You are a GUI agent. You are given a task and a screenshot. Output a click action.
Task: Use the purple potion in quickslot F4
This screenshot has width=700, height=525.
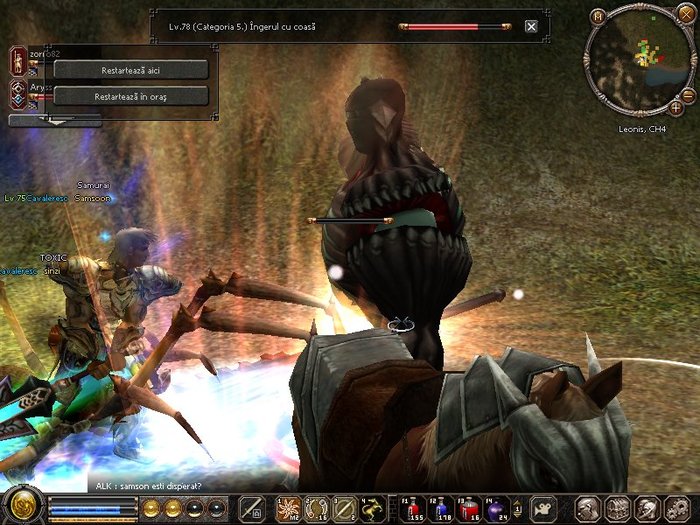coord(496,507)
